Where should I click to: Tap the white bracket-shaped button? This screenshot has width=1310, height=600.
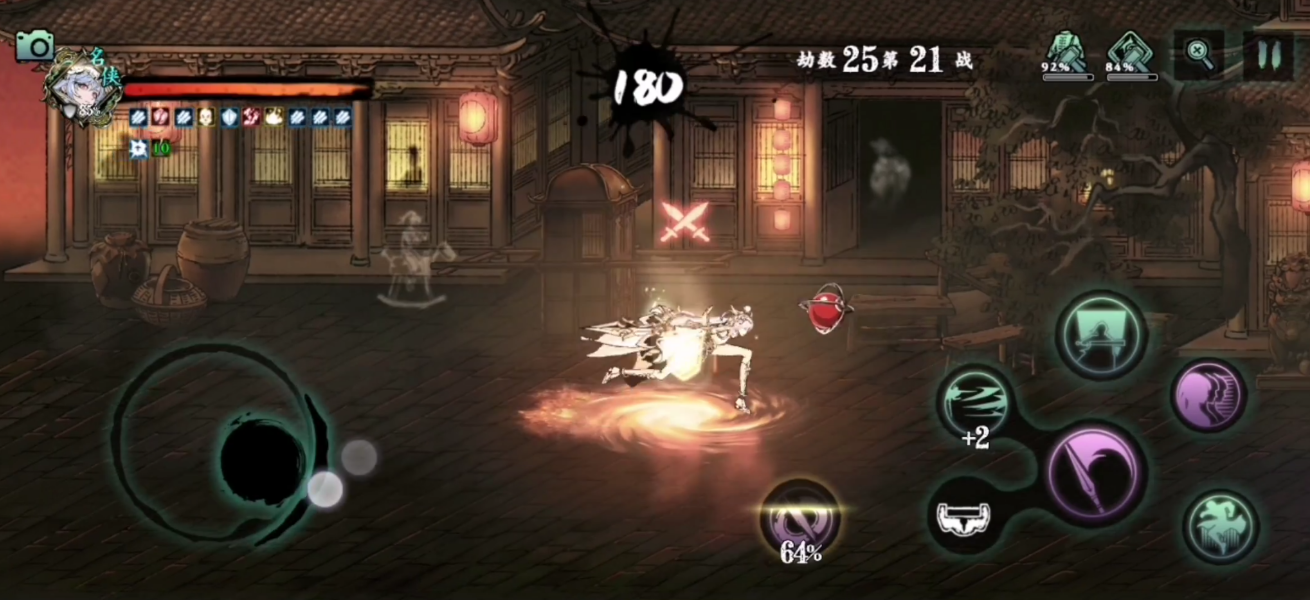pos(963,516)
